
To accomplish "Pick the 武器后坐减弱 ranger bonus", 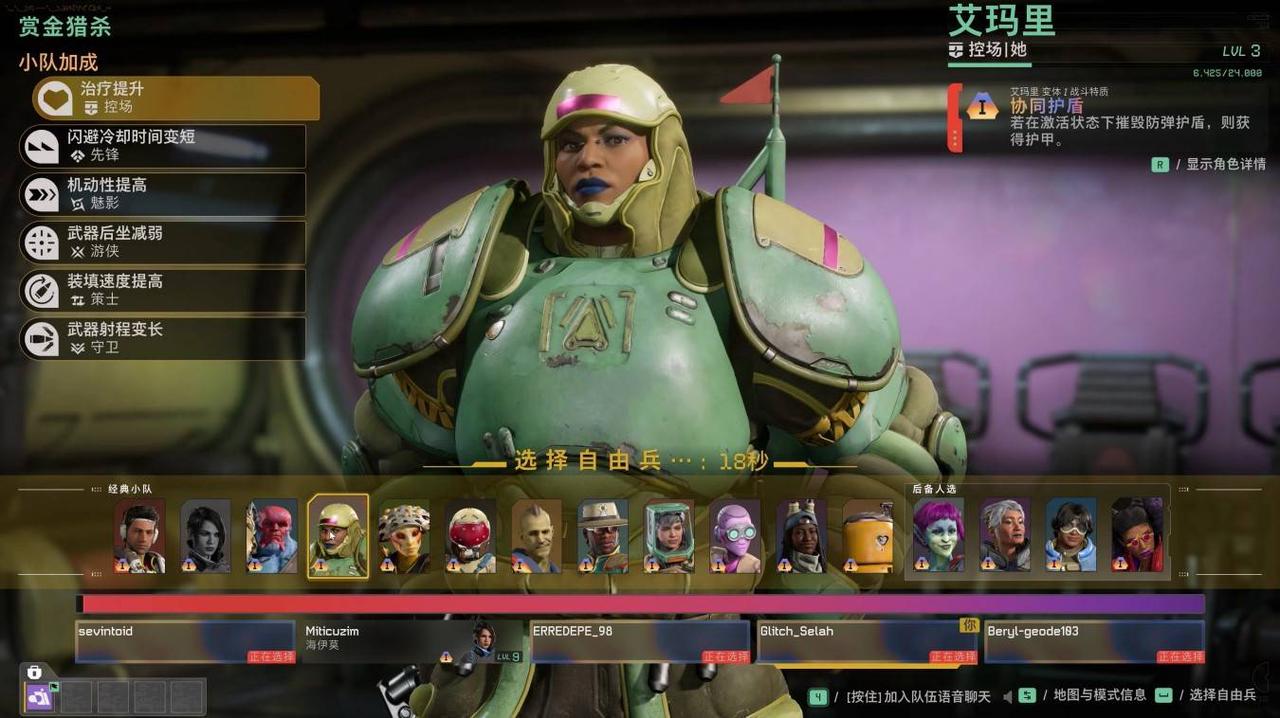I will [163, 242].
